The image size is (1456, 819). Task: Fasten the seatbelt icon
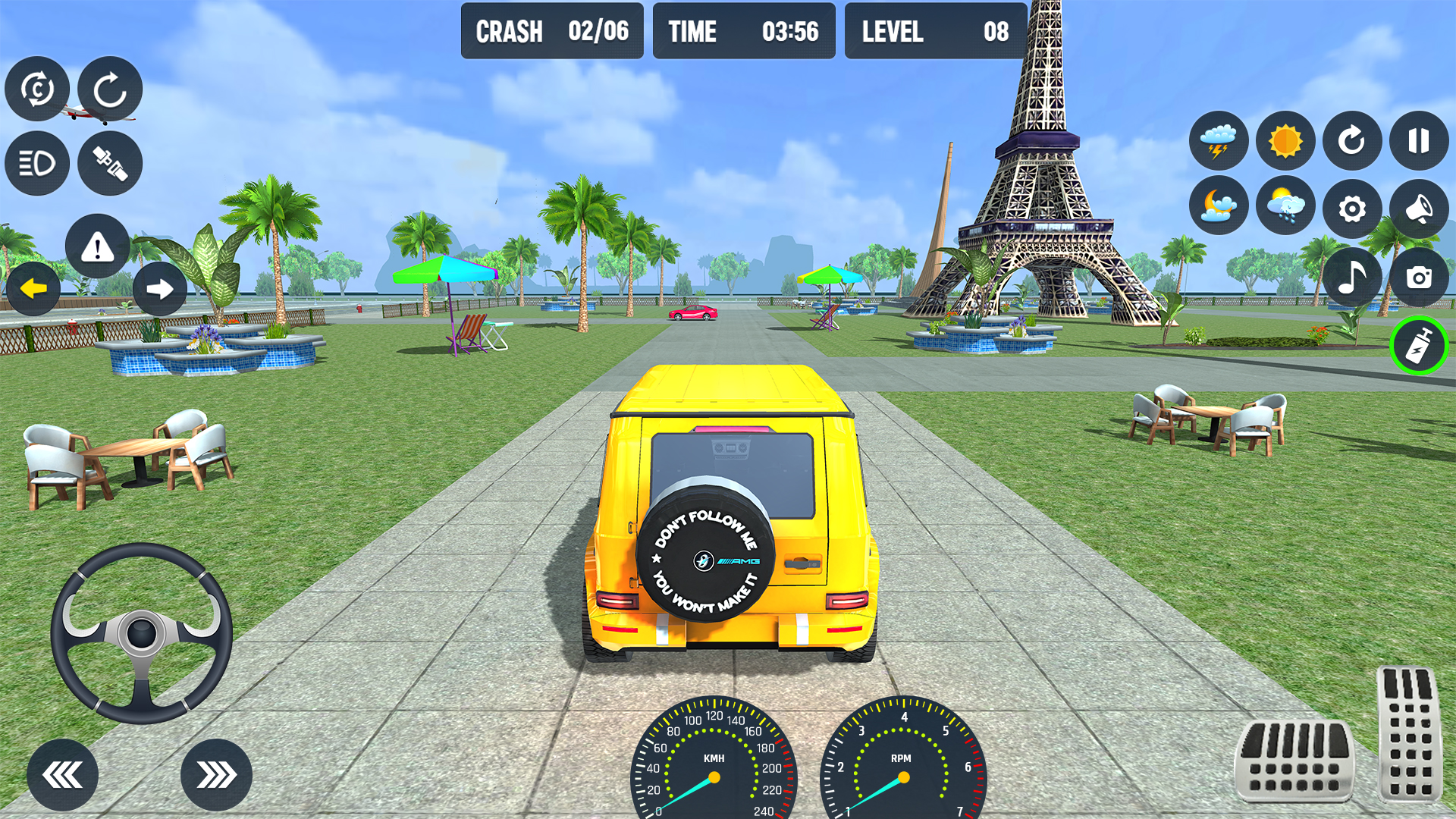[x=110, y=163]
